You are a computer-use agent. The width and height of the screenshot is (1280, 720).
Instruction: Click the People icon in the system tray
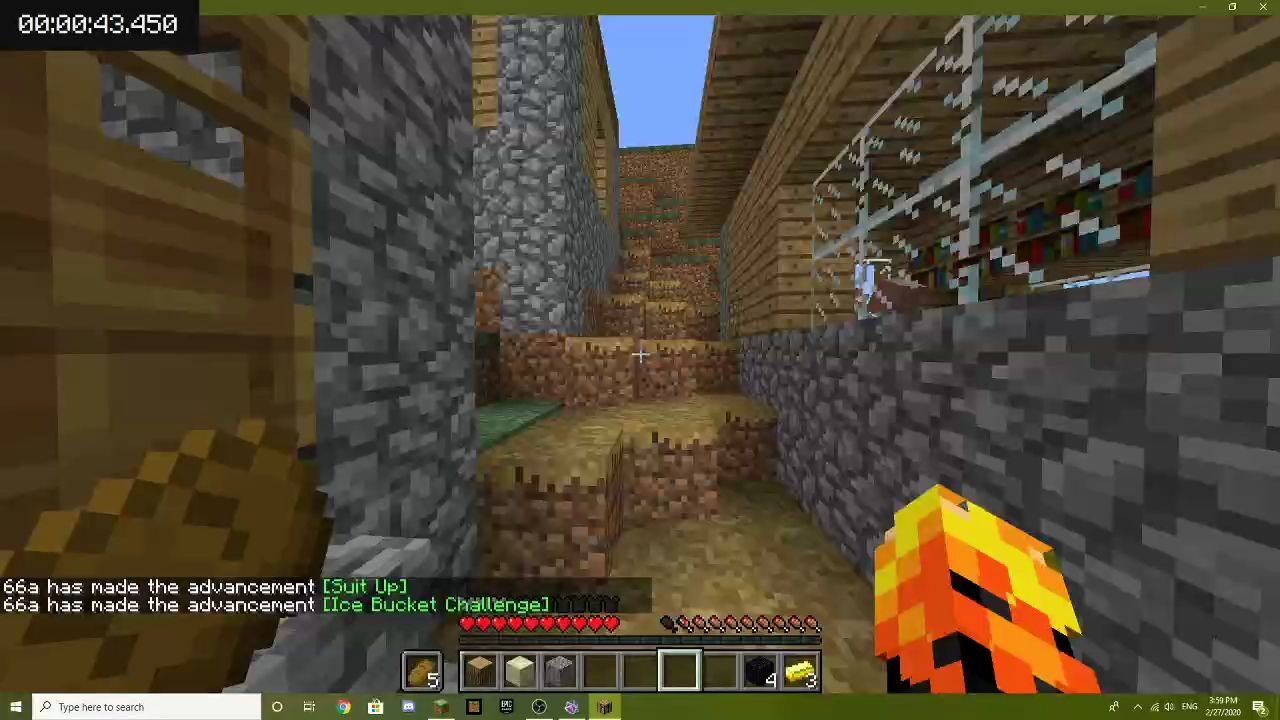[x=1114, y=707]
